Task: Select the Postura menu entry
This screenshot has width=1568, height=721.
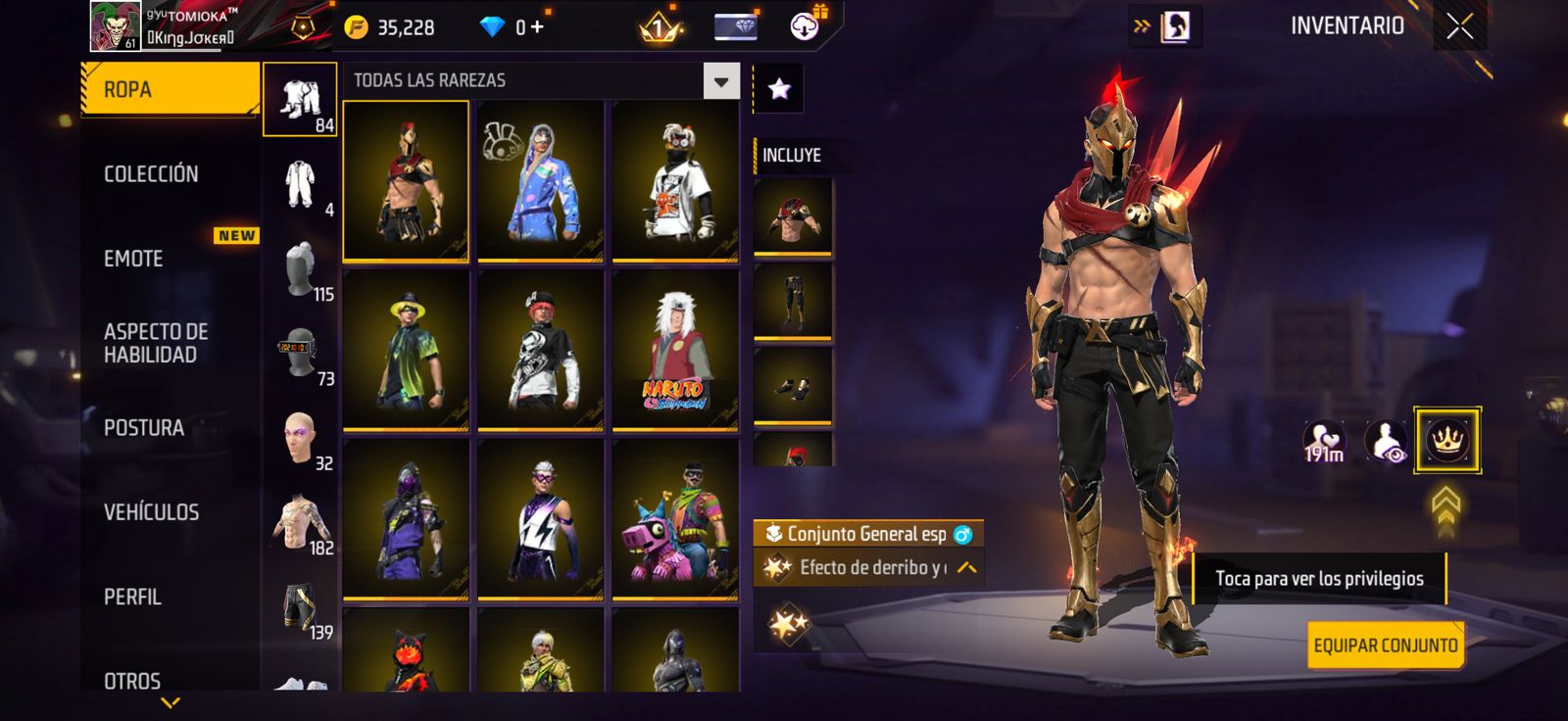Action: (144, 428)
